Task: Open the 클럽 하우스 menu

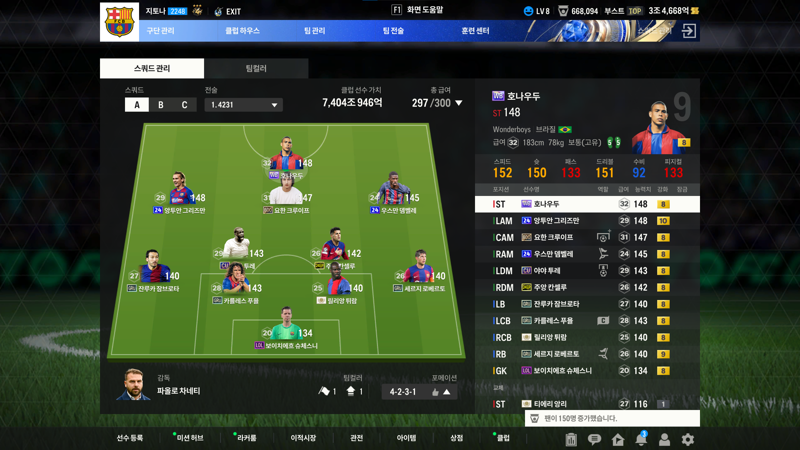Action: pos(241,31)
